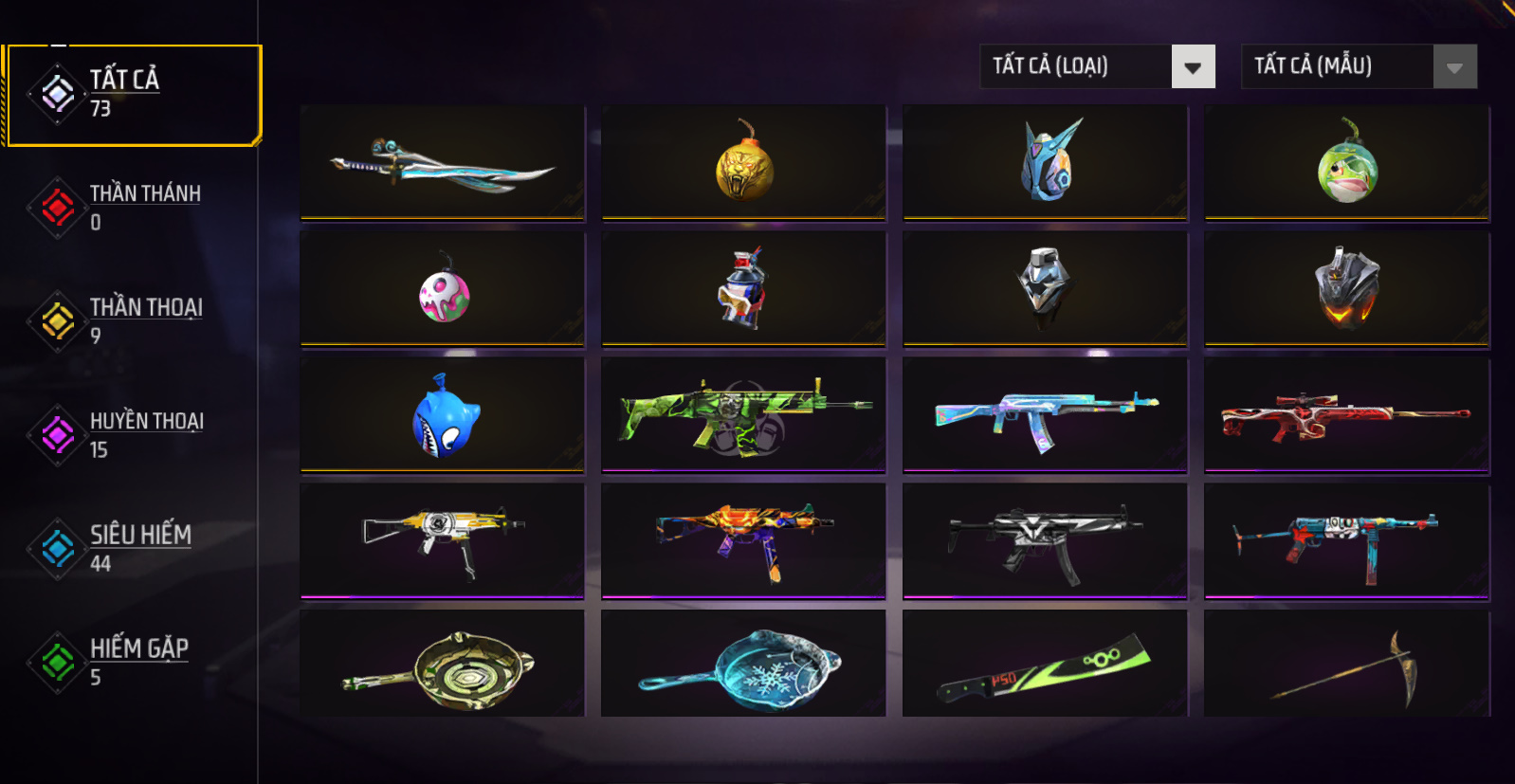Pick the golden scythe skin
The width and height of the screenshot is (1515, 784).
(1346, 665)
